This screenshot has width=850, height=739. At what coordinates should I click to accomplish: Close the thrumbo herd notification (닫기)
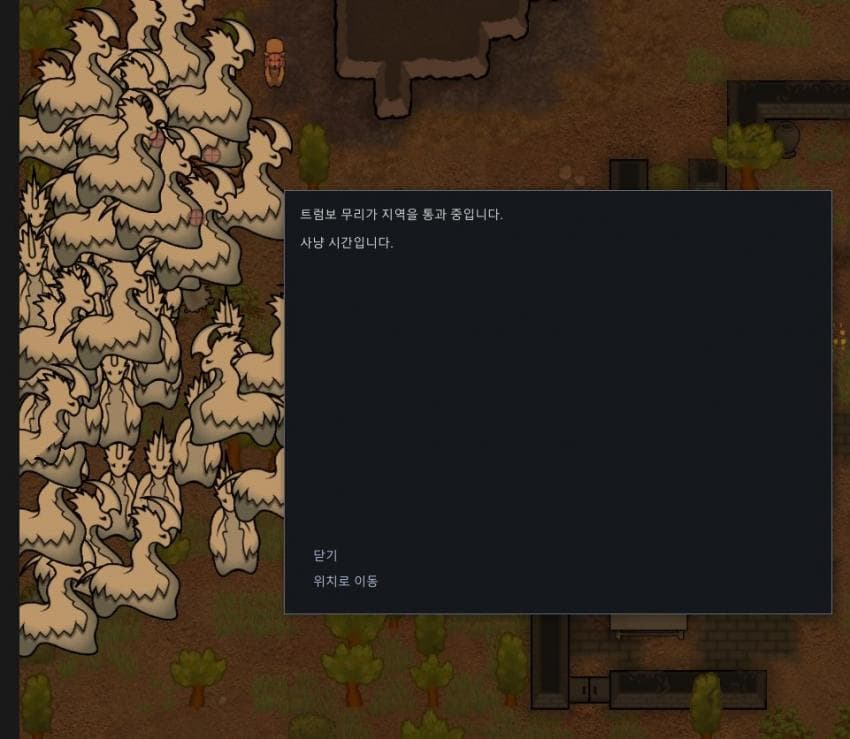coord(326,556)
